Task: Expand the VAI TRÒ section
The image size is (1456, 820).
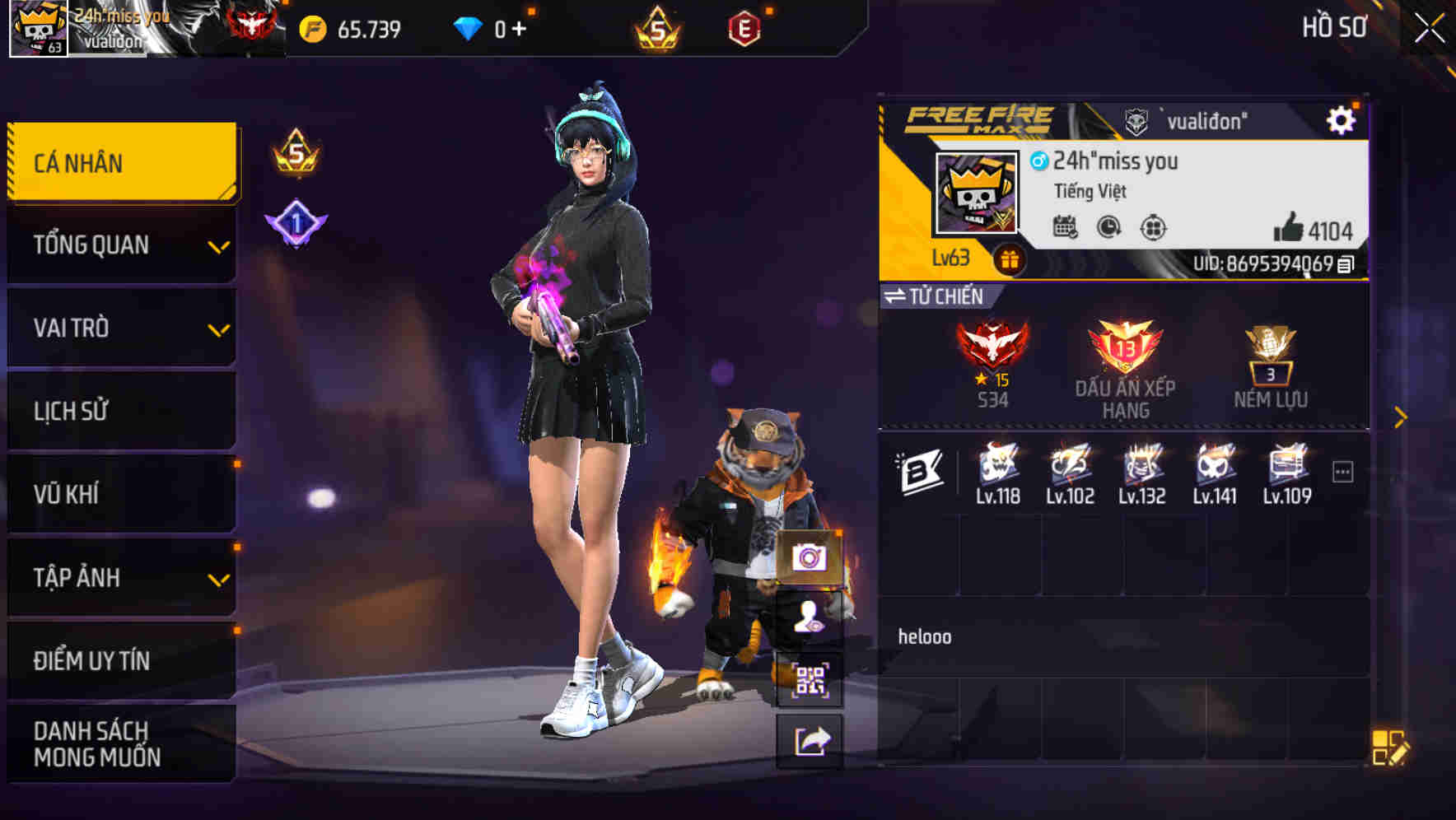Action: [x=122, y=328]
